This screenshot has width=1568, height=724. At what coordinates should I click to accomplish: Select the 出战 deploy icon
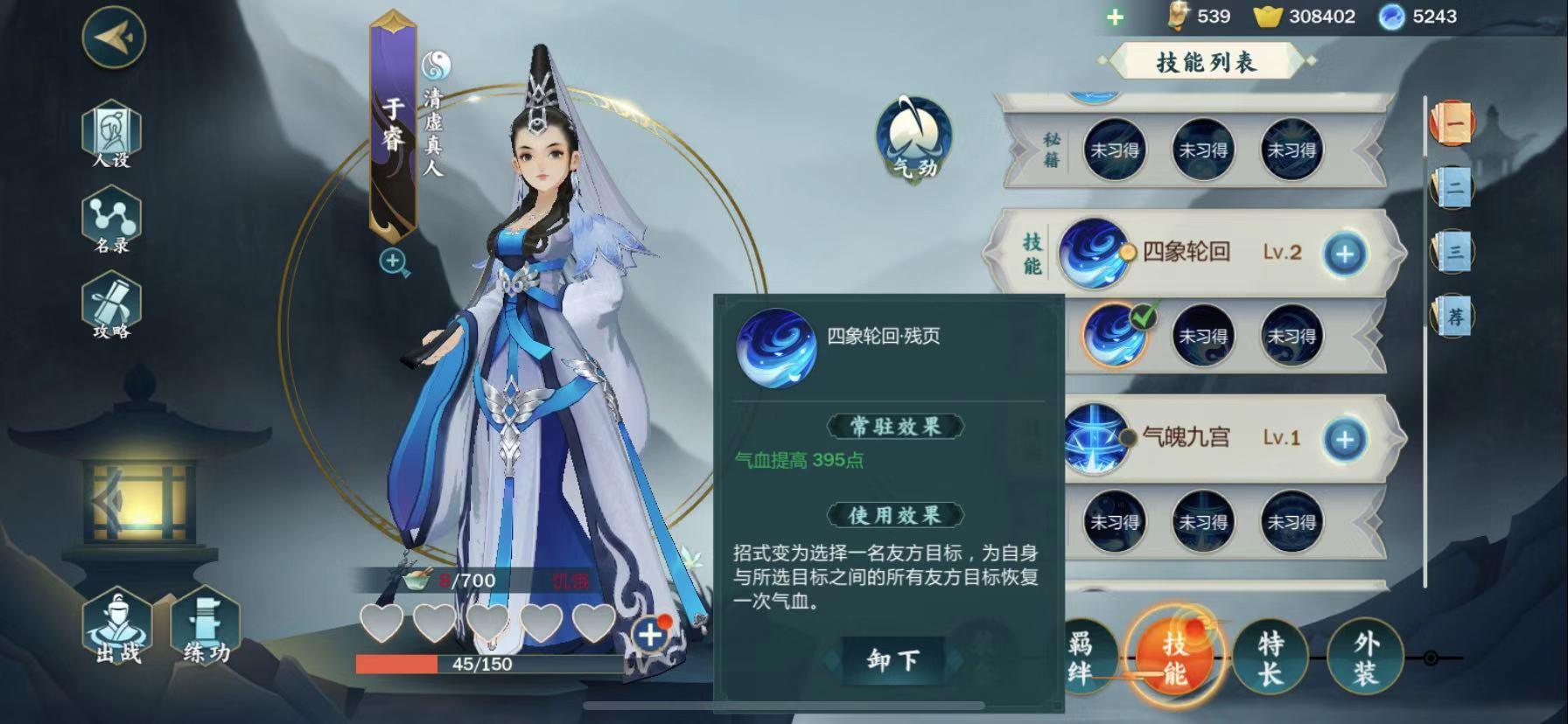117,631
